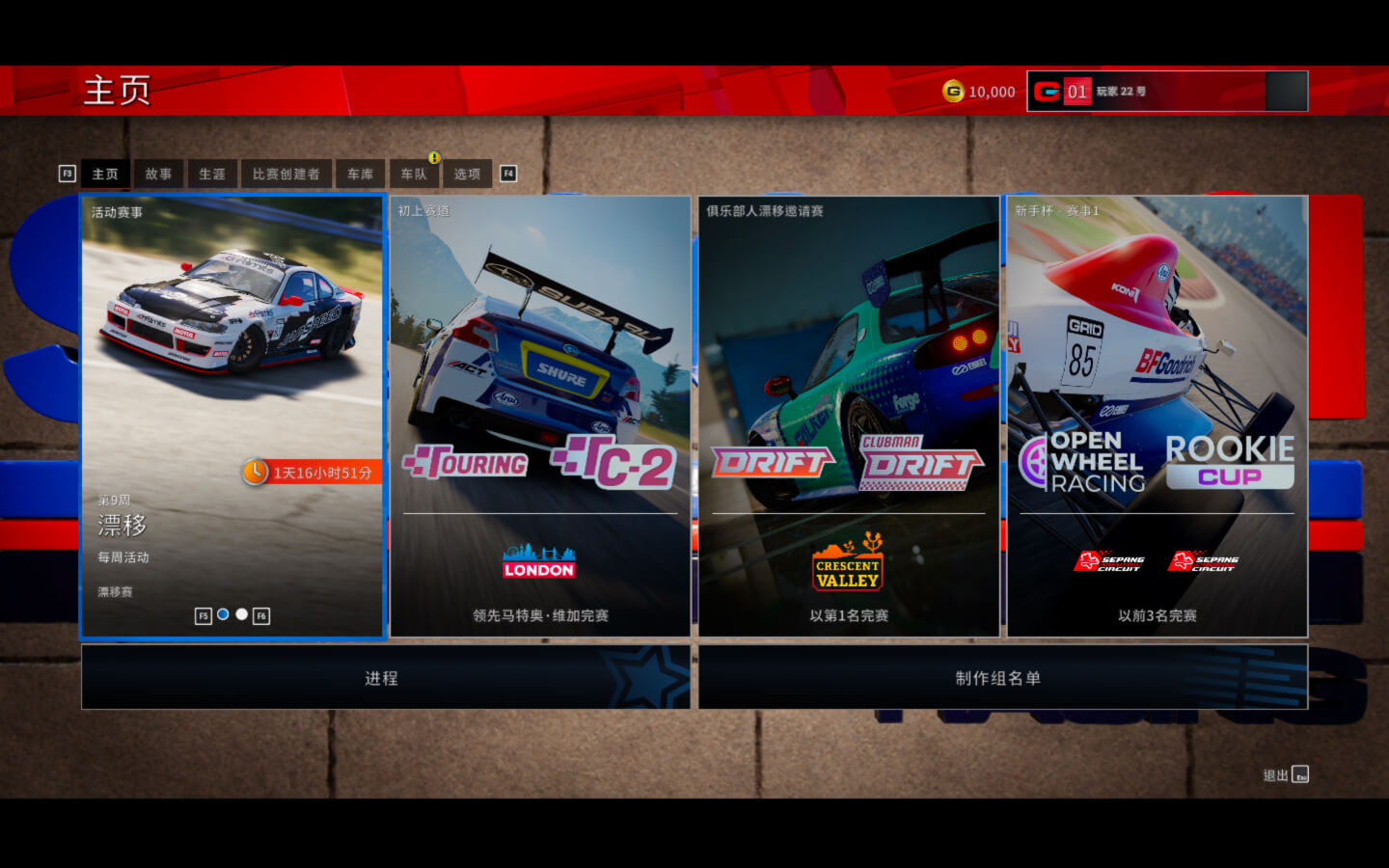This screenshot has height=868, width=1389.
Task: Open the 车队 tab
Action: tap(414, 174)
